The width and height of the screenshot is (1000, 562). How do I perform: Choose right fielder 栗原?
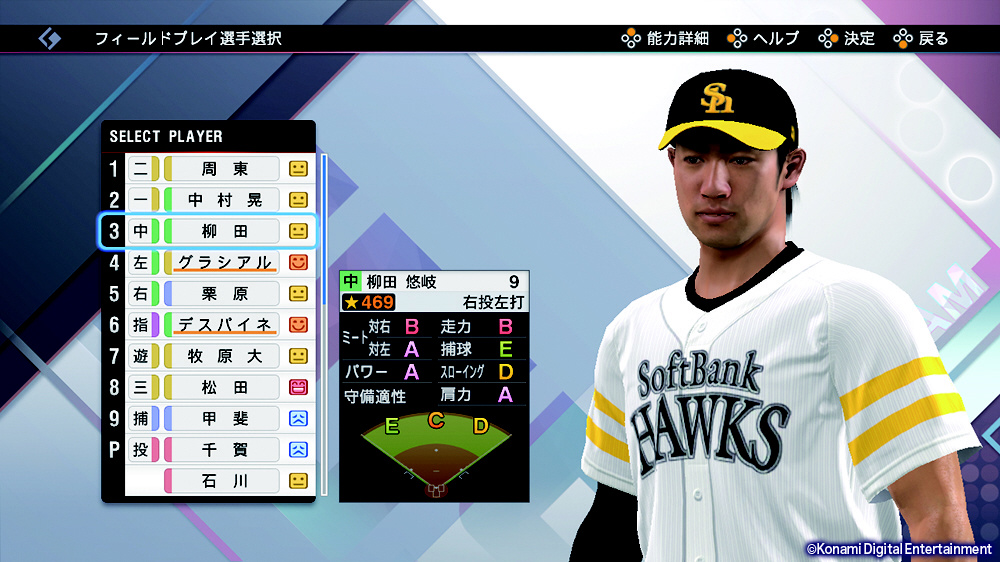pyautogui.click(x=224, y=294)
